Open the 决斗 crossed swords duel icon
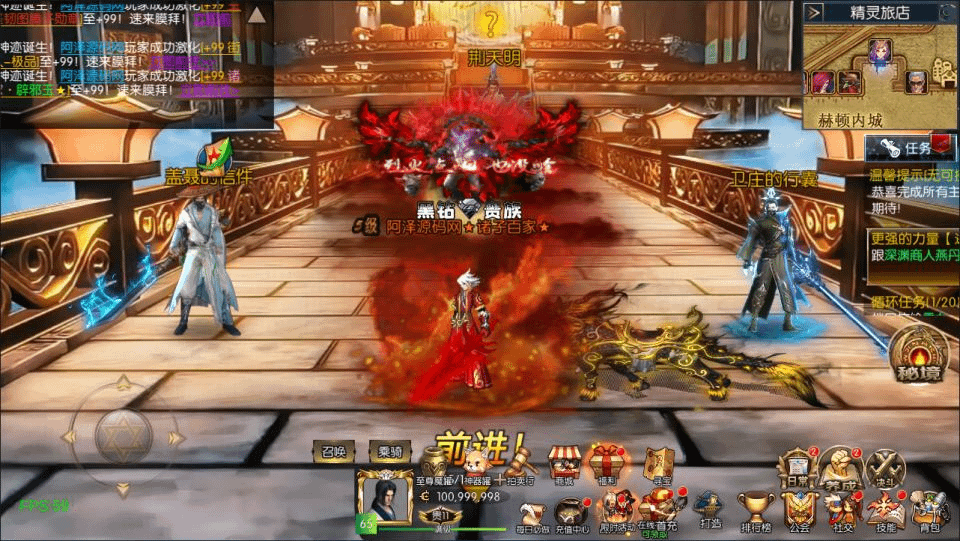The width and height of the screenshot is (960, 541). pos(884,467)
